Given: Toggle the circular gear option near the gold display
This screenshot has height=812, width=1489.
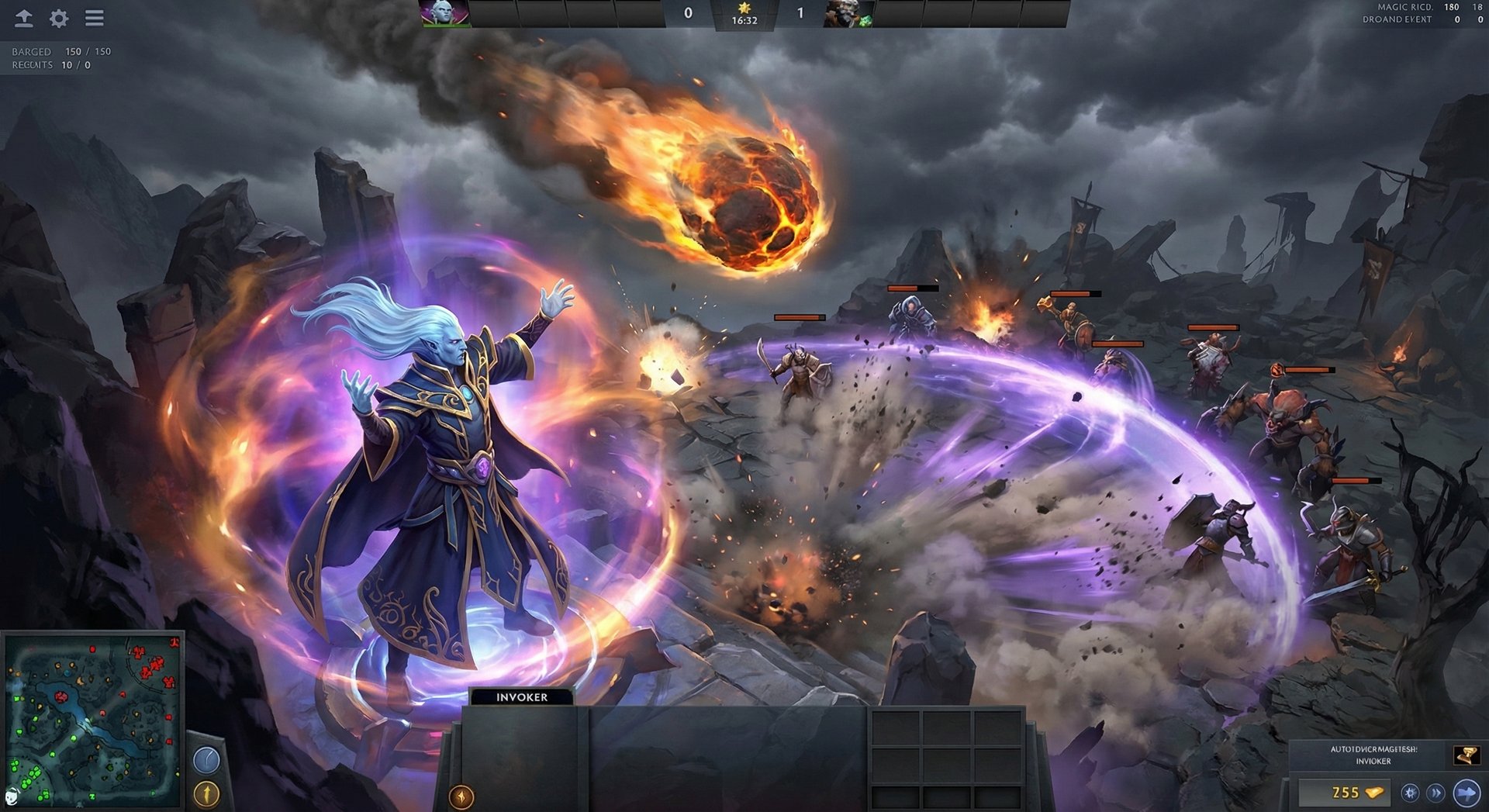Looking at the screenshot, I should point(1410,793).
